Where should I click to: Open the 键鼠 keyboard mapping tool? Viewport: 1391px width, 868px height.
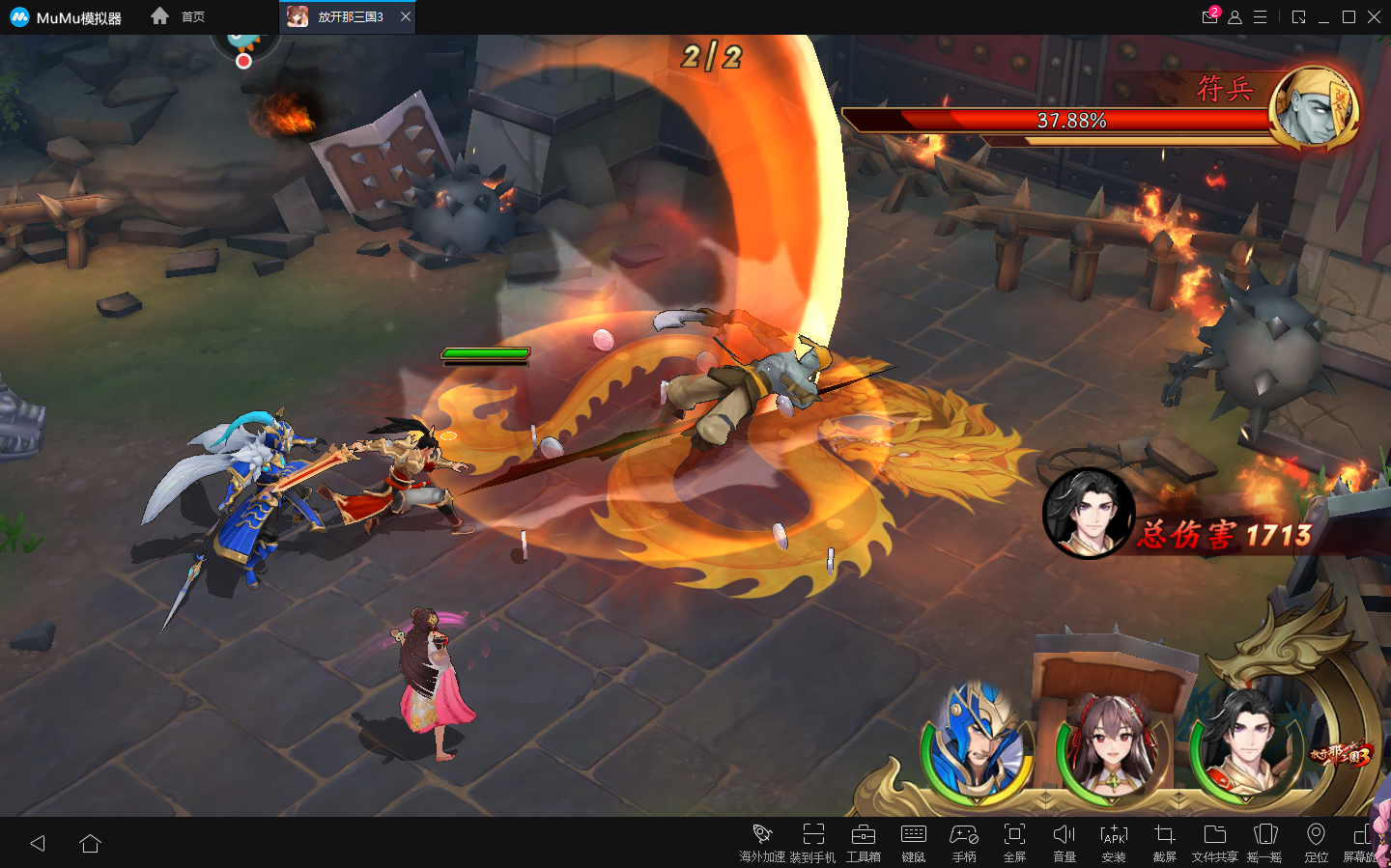click(x=913, y=841)
